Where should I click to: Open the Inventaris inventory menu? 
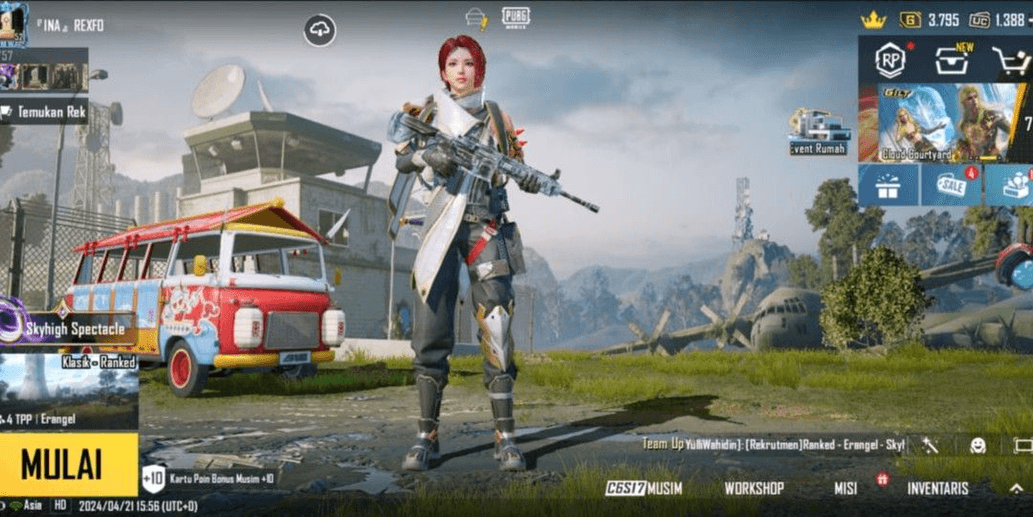[937, 488]
